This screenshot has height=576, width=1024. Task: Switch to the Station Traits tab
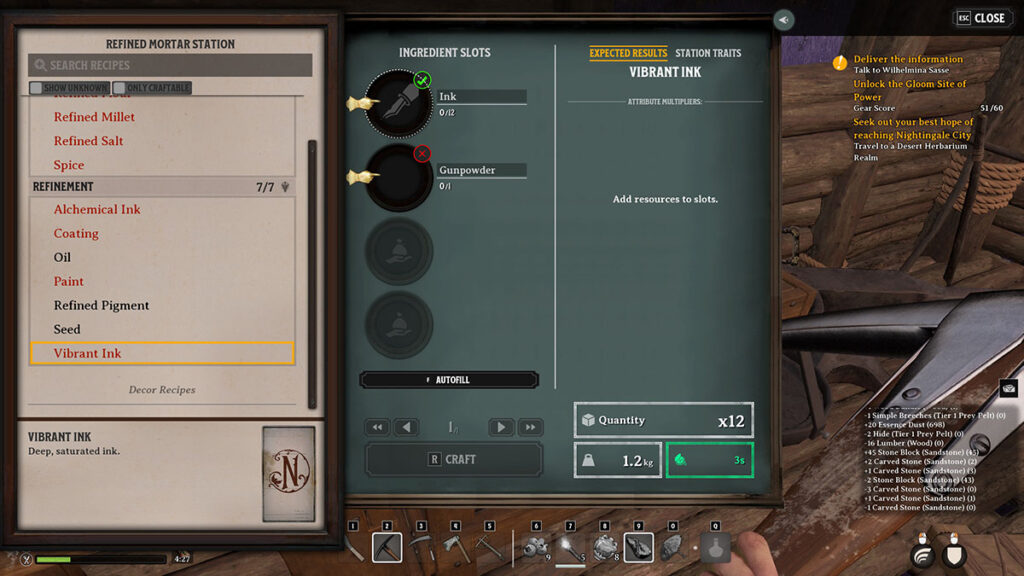(x=707, y=53)
